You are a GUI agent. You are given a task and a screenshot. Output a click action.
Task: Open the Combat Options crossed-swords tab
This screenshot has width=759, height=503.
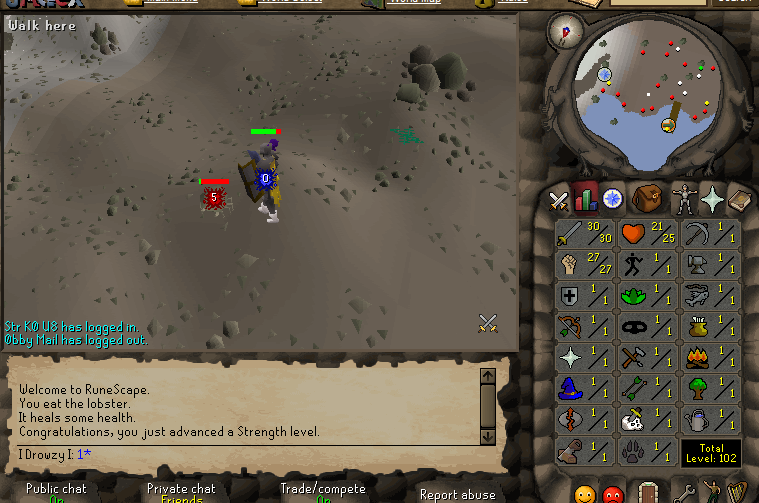pos(558,199)
